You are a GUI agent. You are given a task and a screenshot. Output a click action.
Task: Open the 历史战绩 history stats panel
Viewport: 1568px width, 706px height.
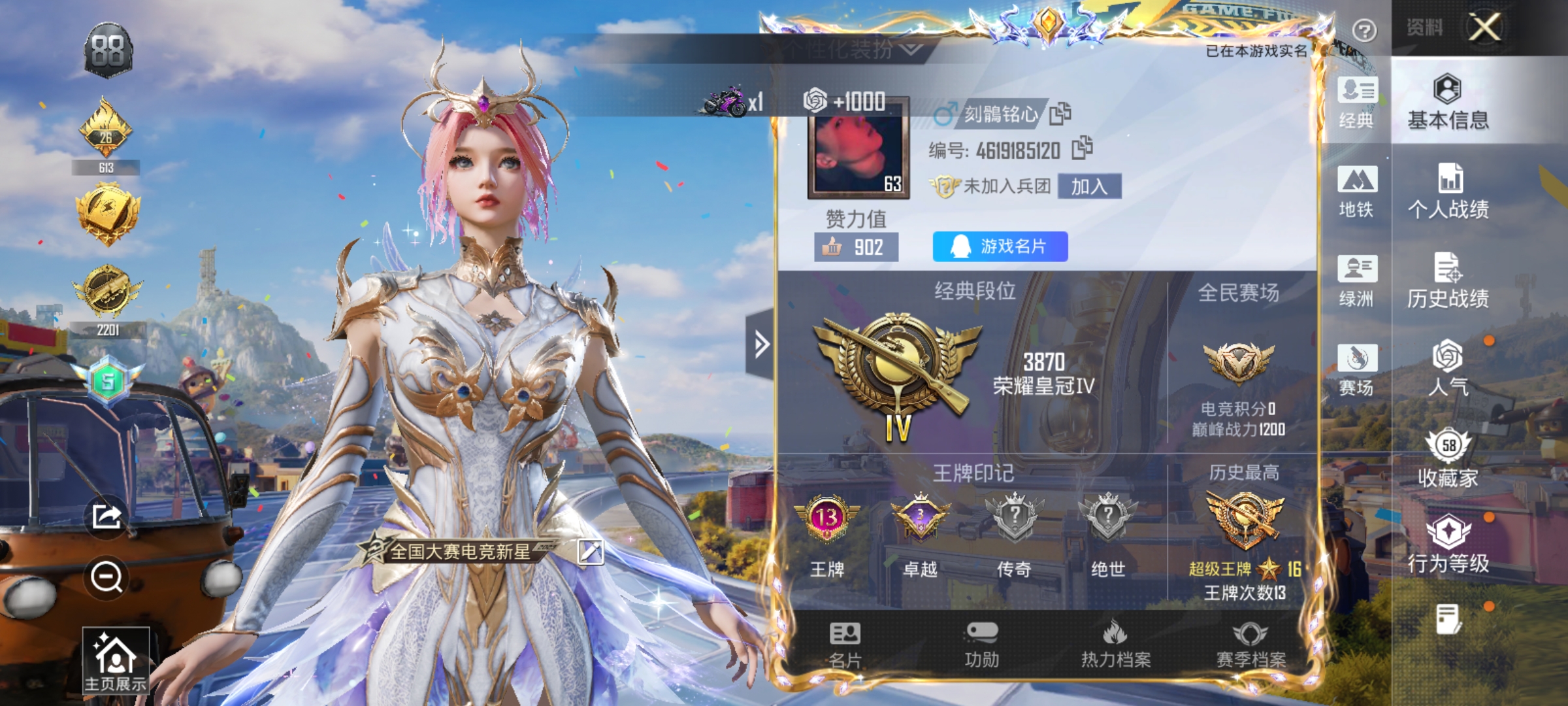(x=1450, y=281)
